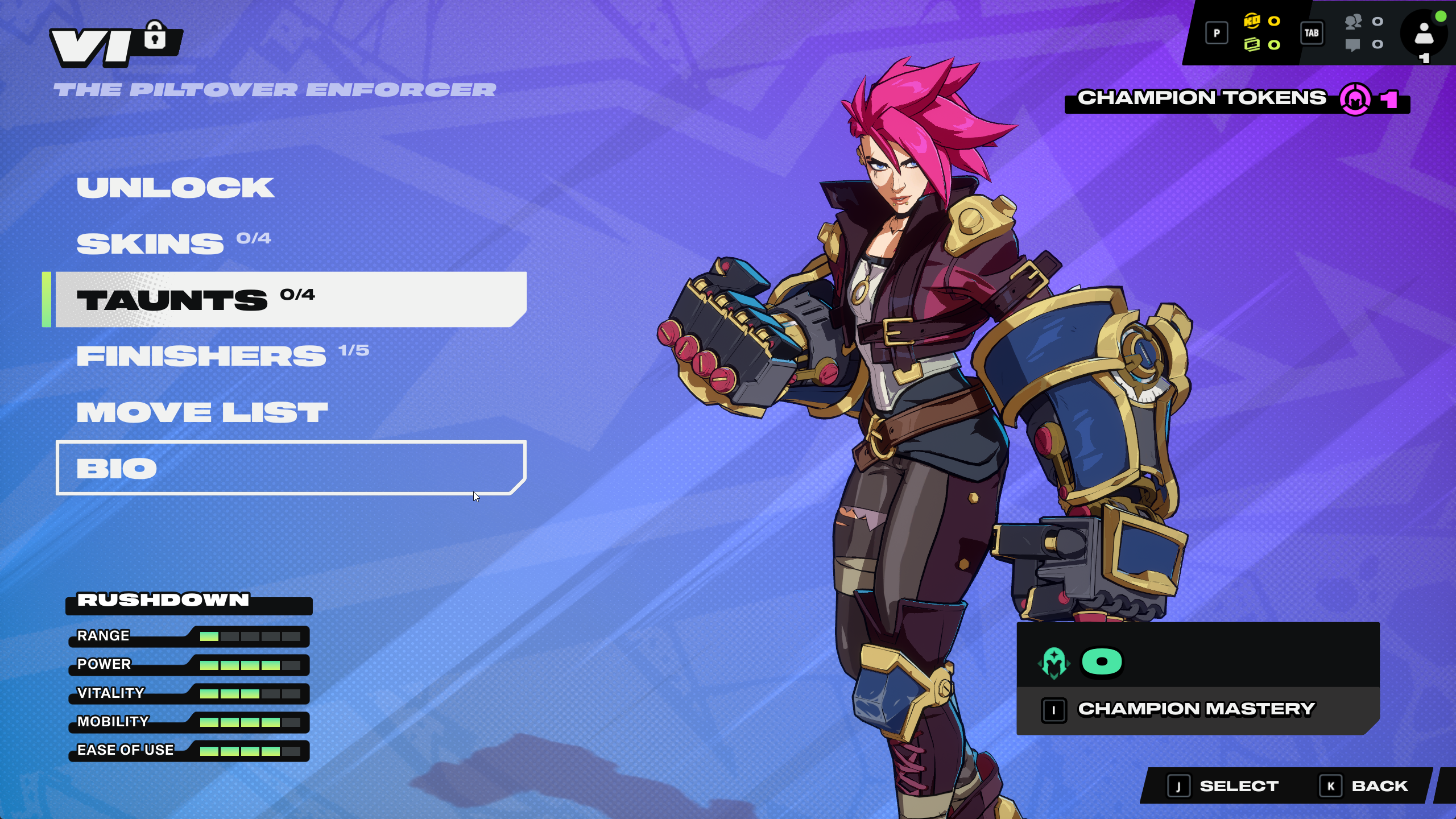Open the Skins menu
This screenshot has height=819, width=1456.
tap(151, 244)
